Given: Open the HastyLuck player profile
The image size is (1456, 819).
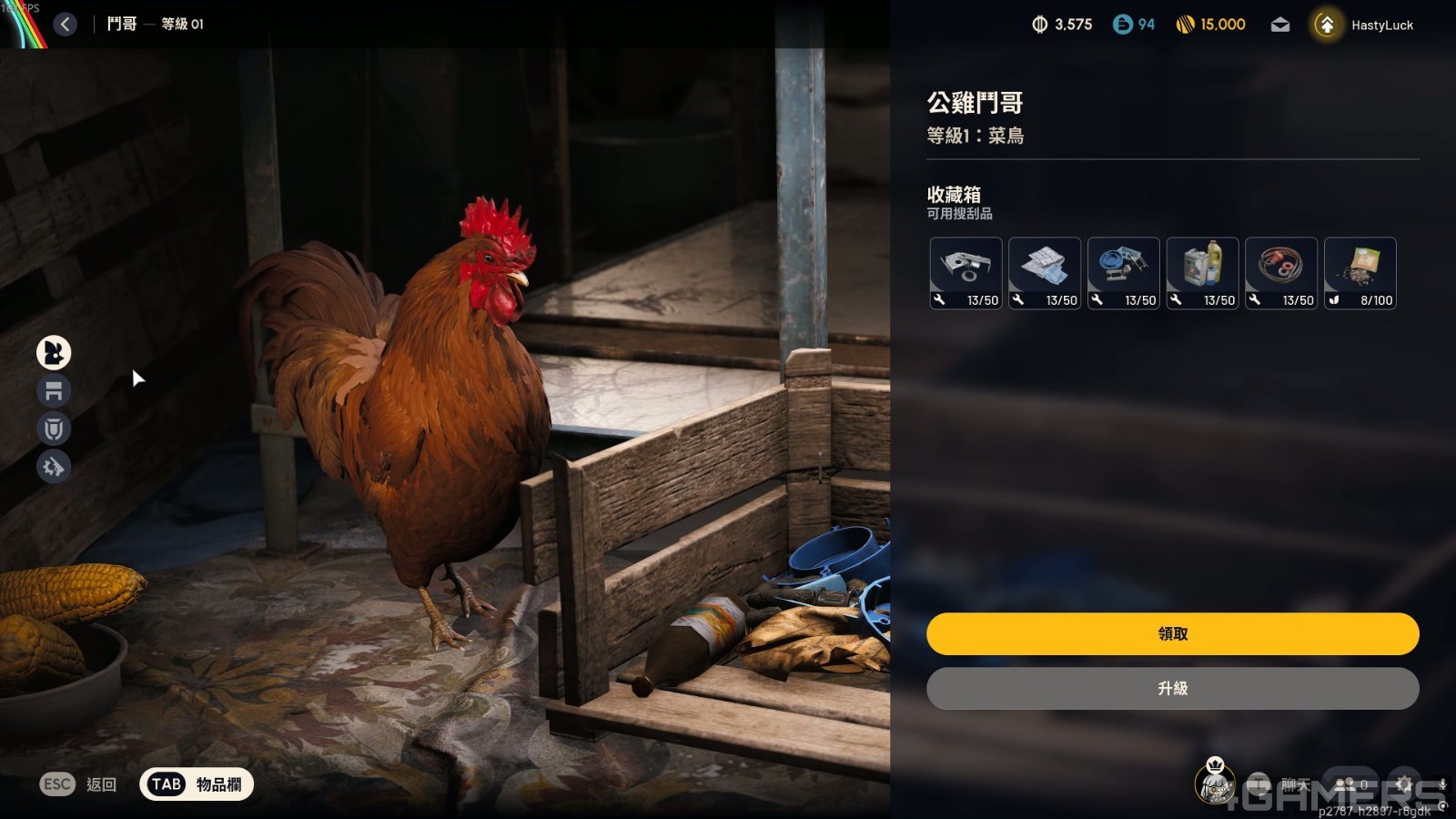Looking at the screenshot, I should (x=1365, y=25).
